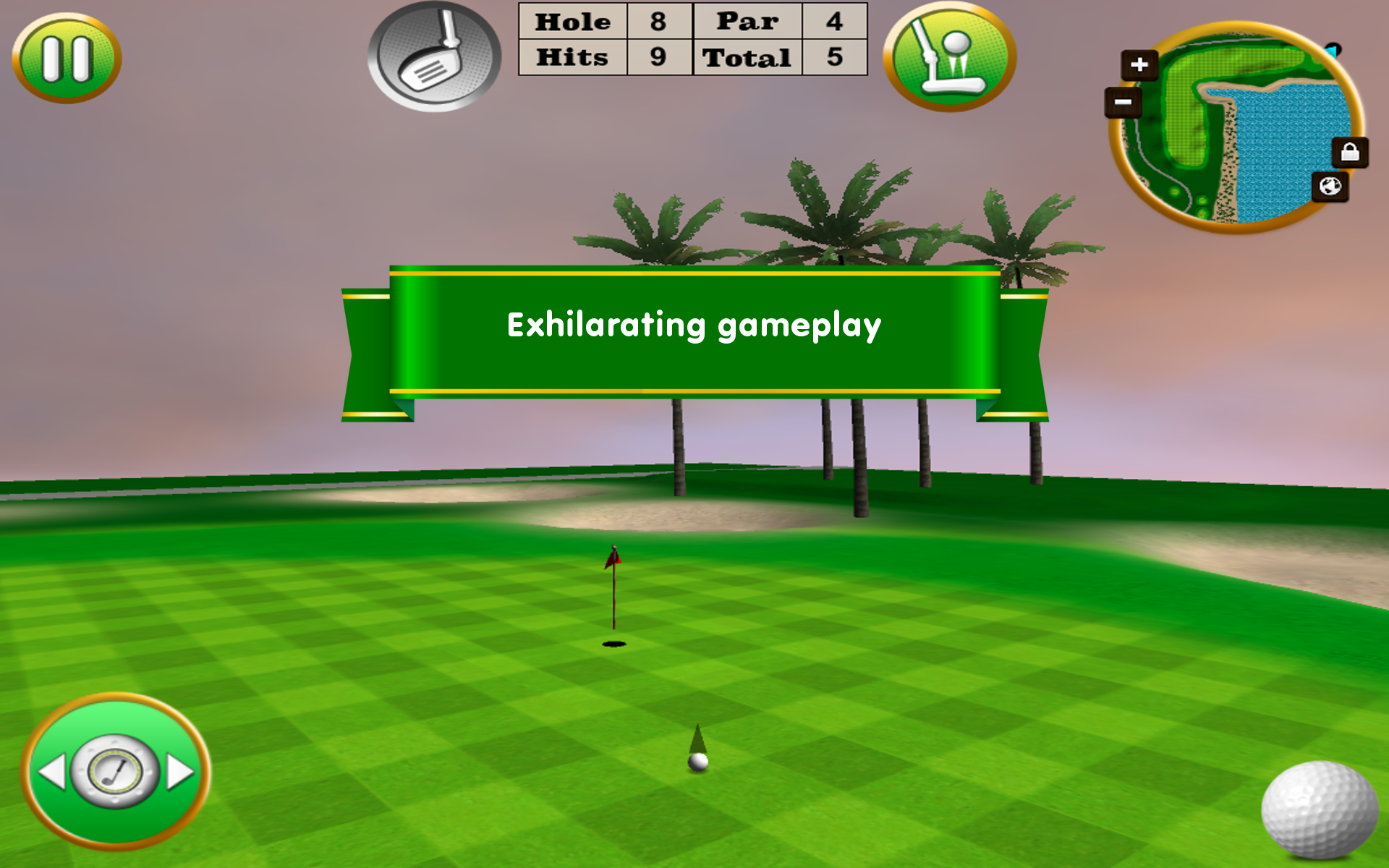Zoom out the minimap with minus icon

coord(1122,102)
